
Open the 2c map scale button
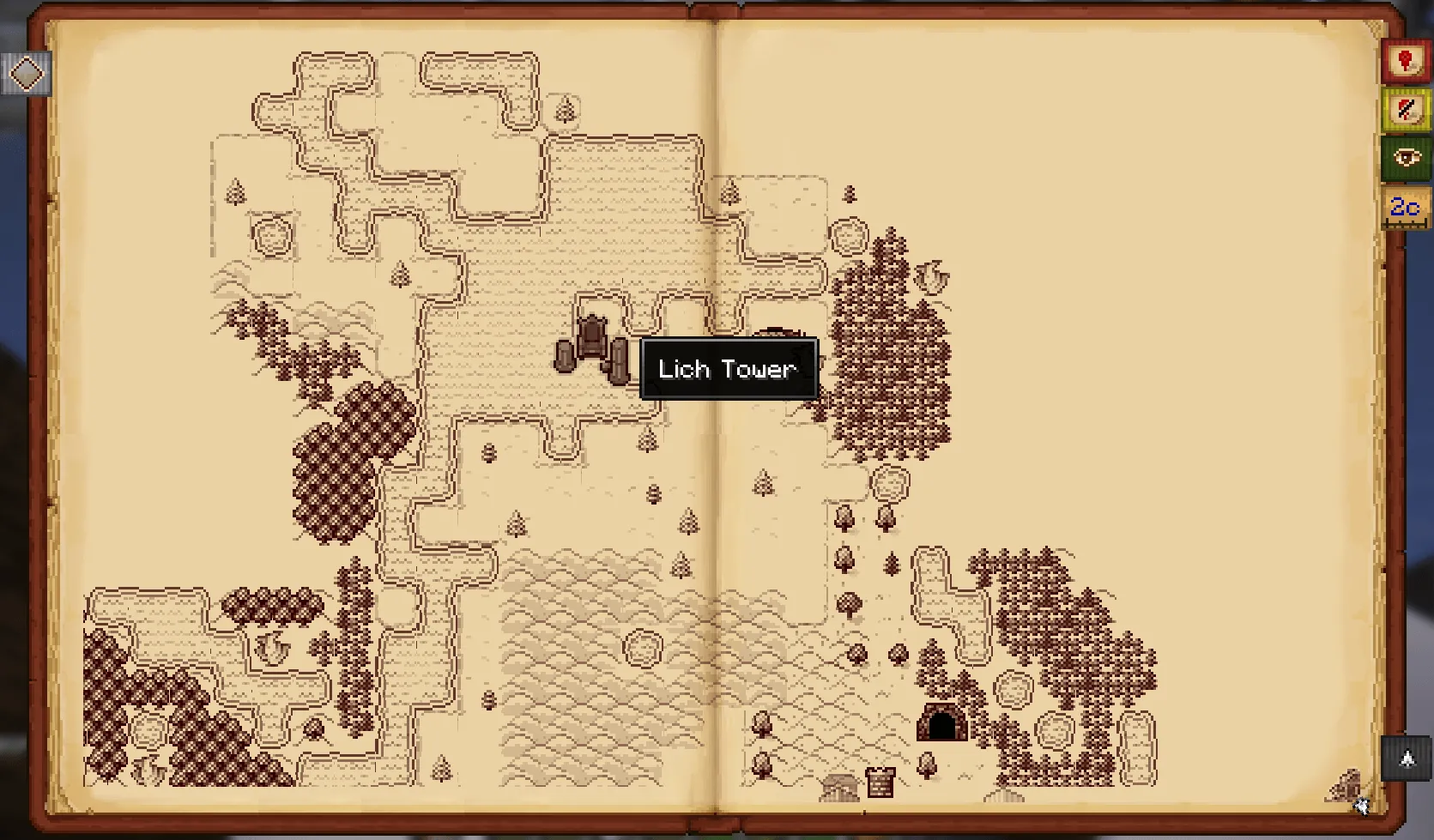click(1405, 208)
